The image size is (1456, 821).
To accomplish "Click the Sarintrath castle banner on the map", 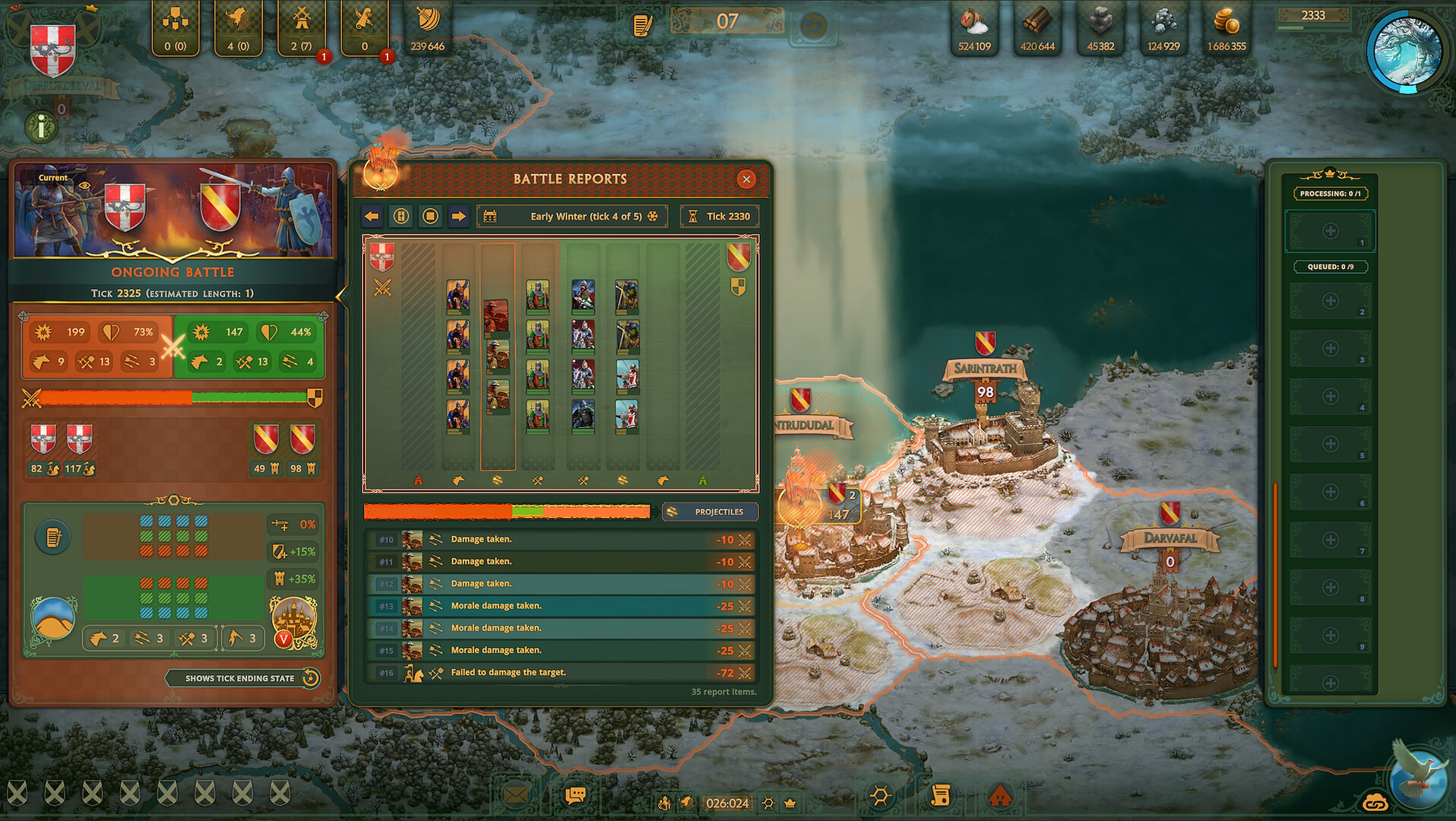I will coord(985,369).
